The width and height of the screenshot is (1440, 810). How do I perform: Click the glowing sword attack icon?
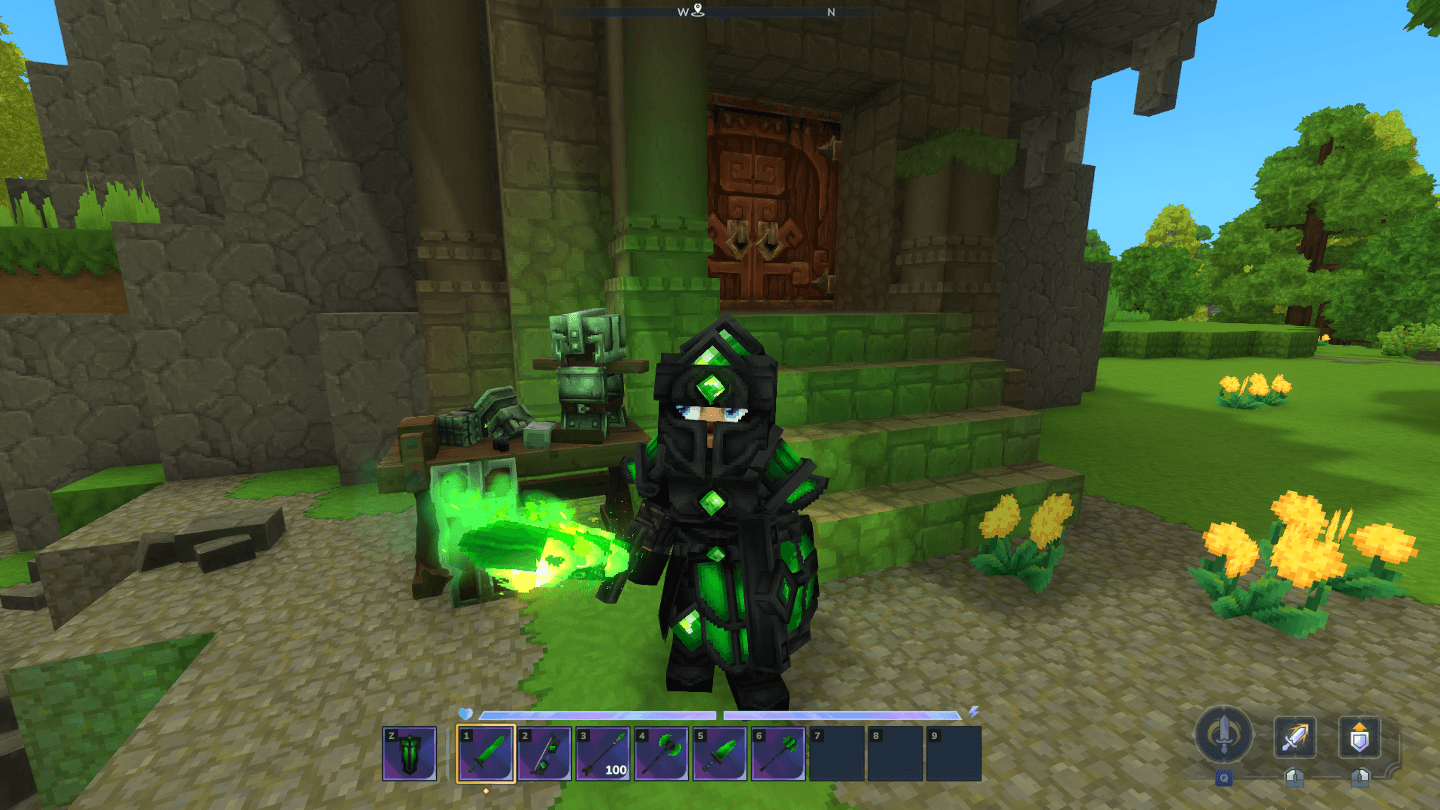1294,738
